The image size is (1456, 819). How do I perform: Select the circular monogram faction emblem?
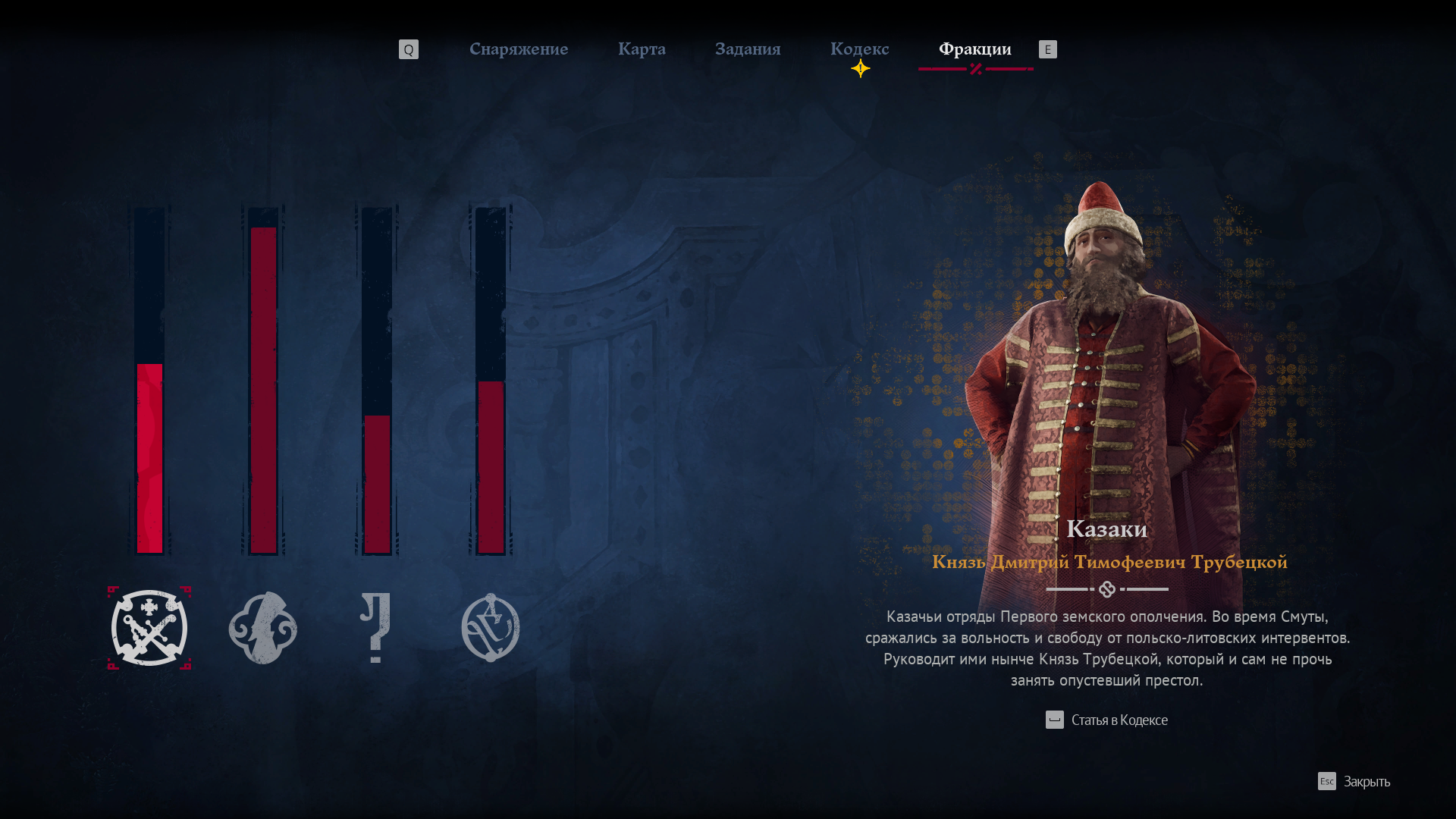tap(491, 628)
